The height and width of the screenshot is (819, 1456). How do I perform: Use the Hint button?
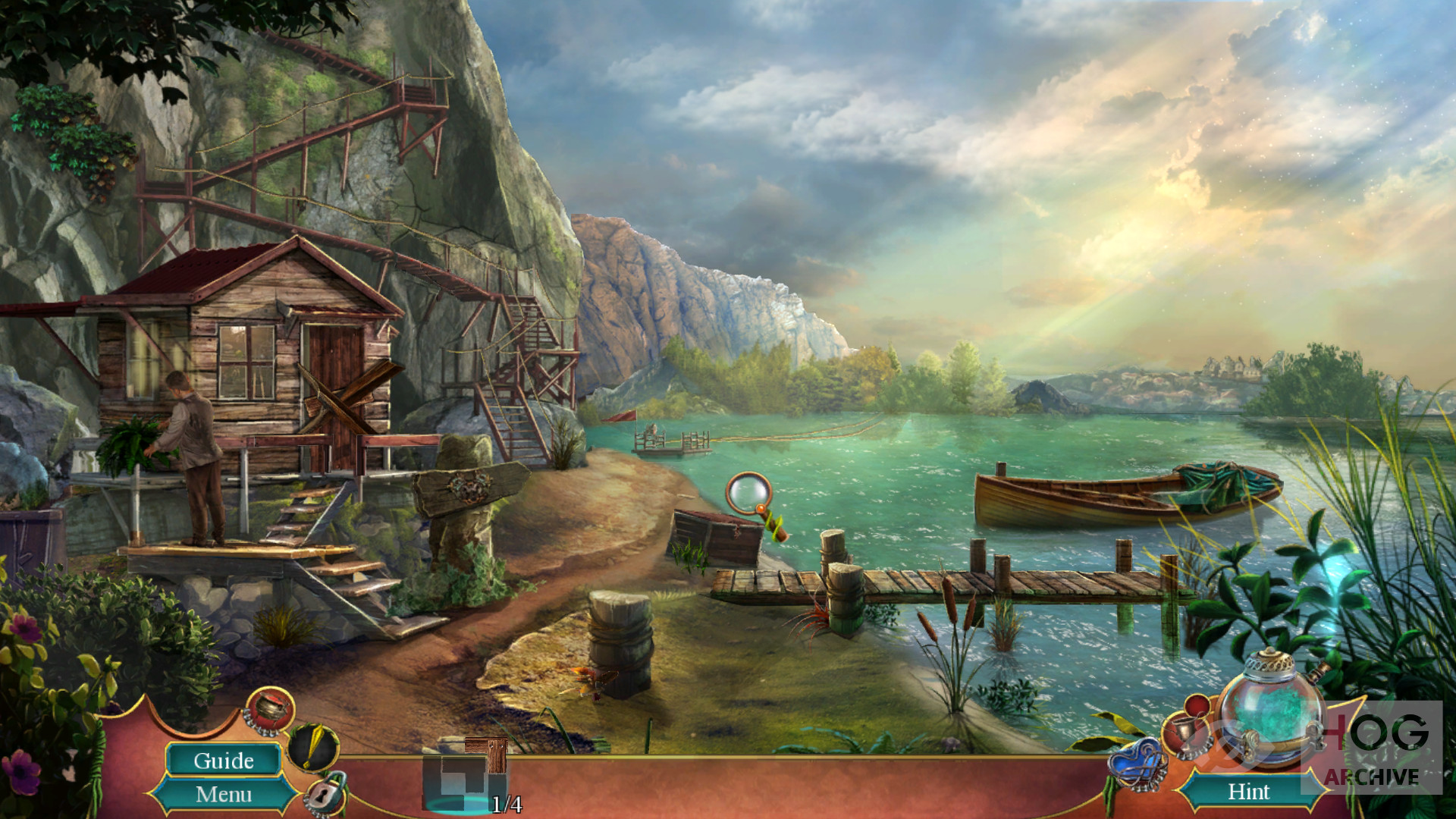1248,792
